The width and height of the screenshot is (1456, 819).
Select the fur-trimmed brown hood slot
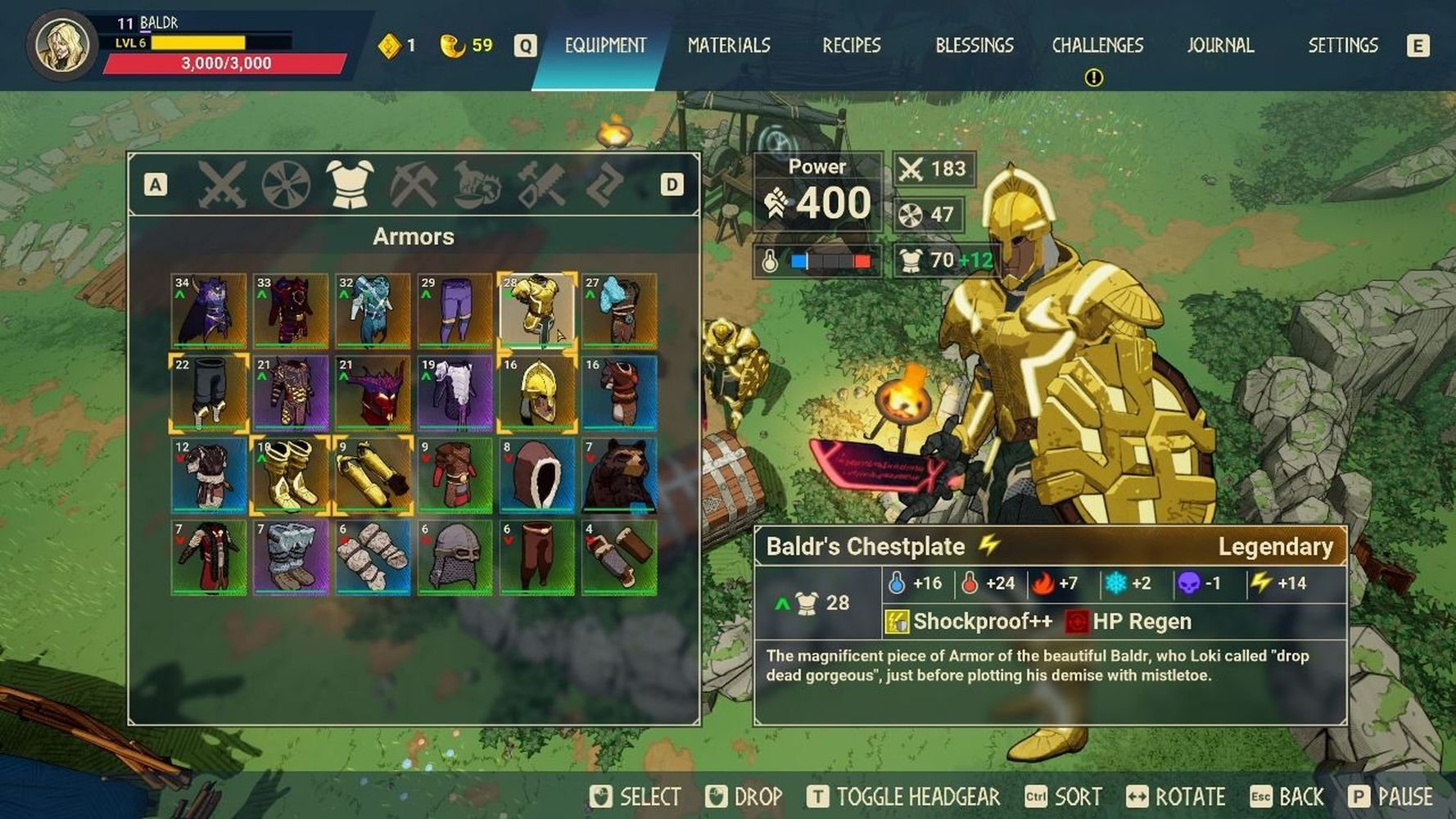[x=537, y=475]
